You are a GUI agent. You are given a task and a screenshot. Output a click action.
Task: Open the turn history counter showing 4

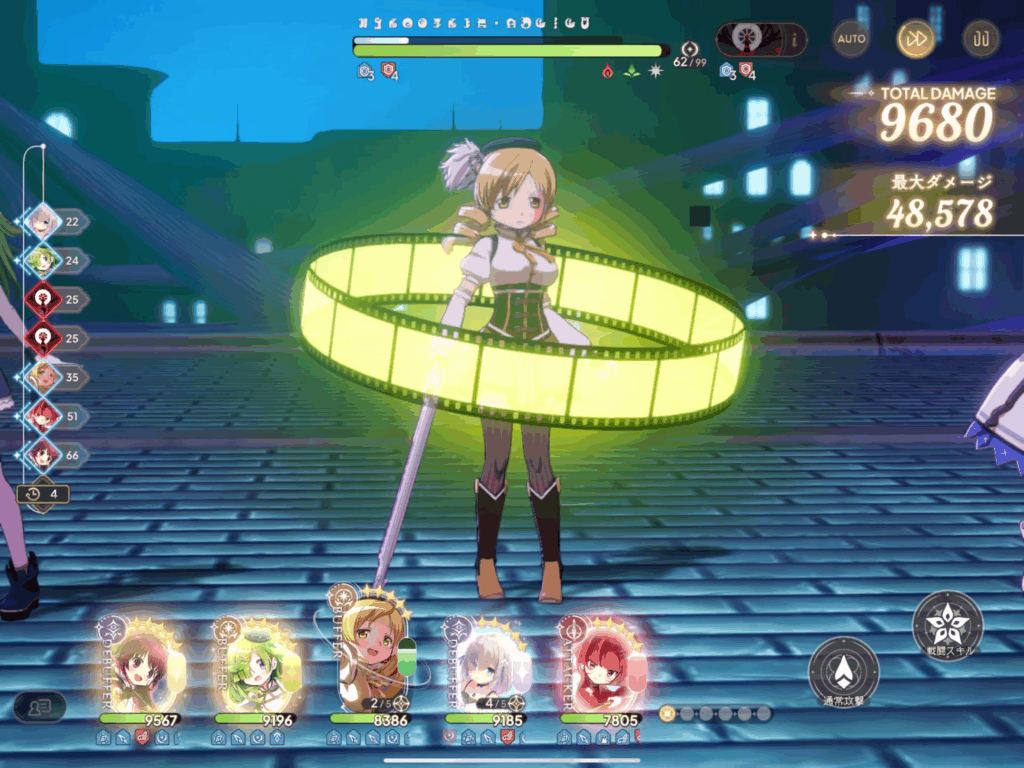coord(44,493)
